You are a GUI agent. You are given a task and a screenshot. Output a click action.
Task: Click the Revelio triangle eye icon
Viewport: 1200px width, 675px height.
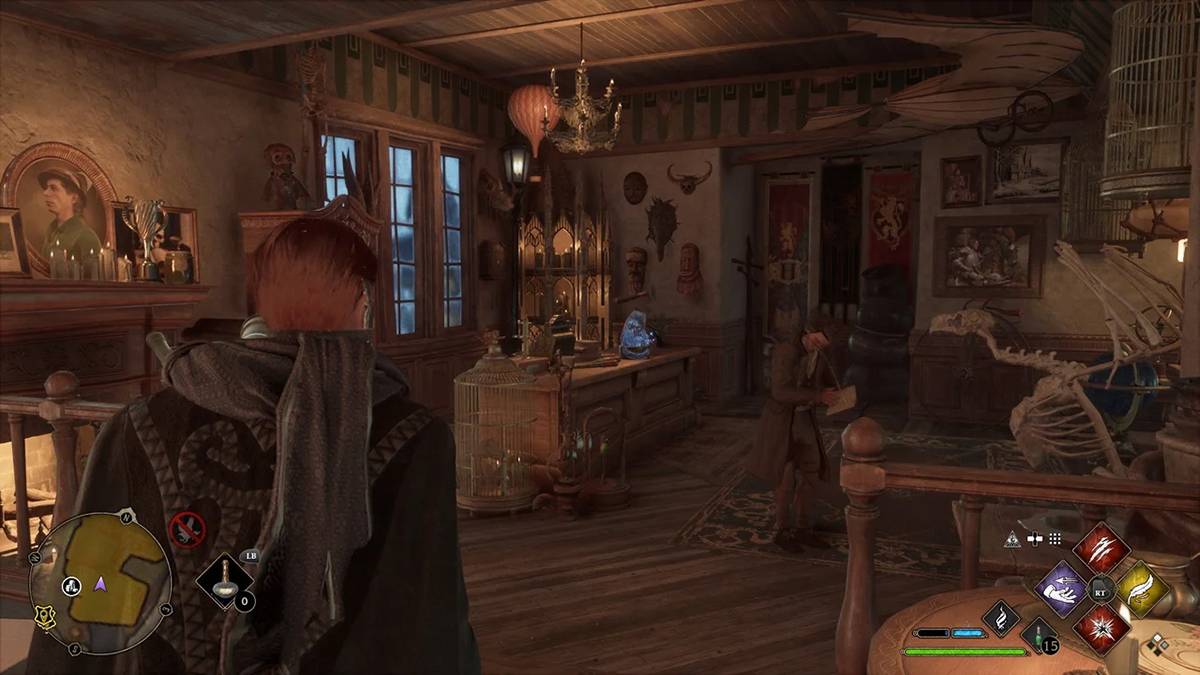1011,539
